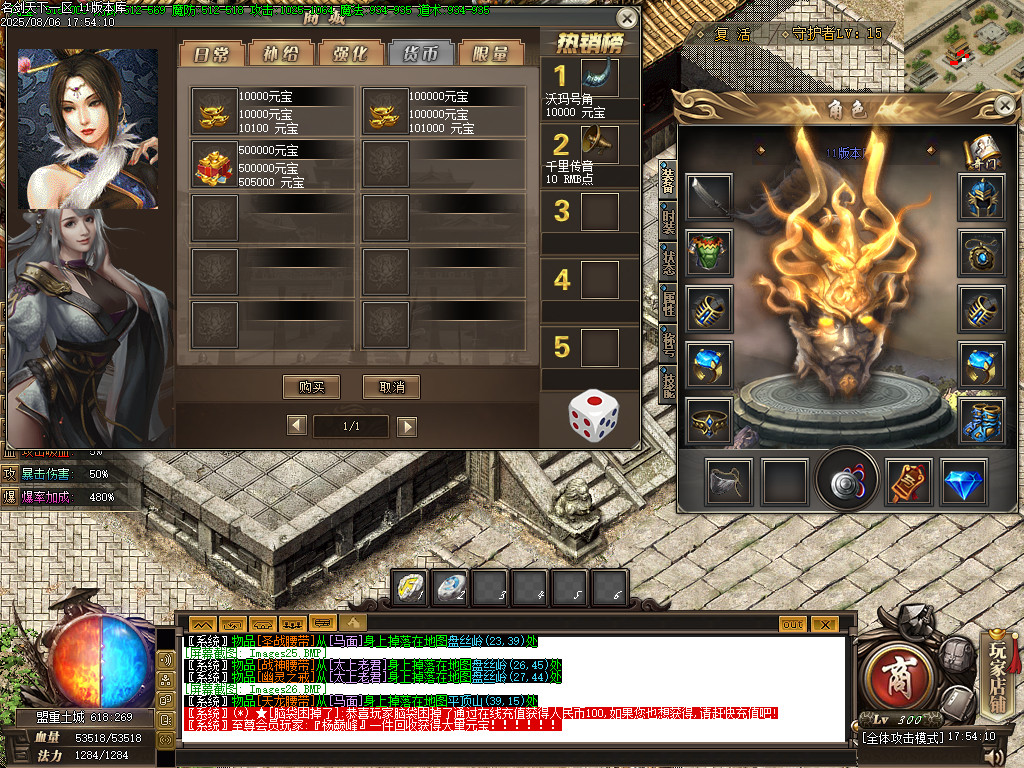This screenshot has width=1024, height=768.
Task: Select the 沃玛号角 horn in hot sellers
Action: 598,78
